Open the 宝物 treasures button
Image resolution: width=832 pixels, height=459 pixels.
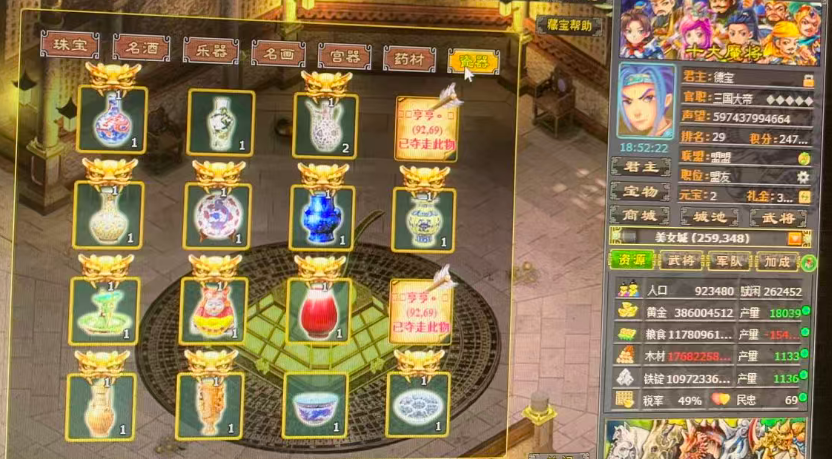tap(640, 191)
